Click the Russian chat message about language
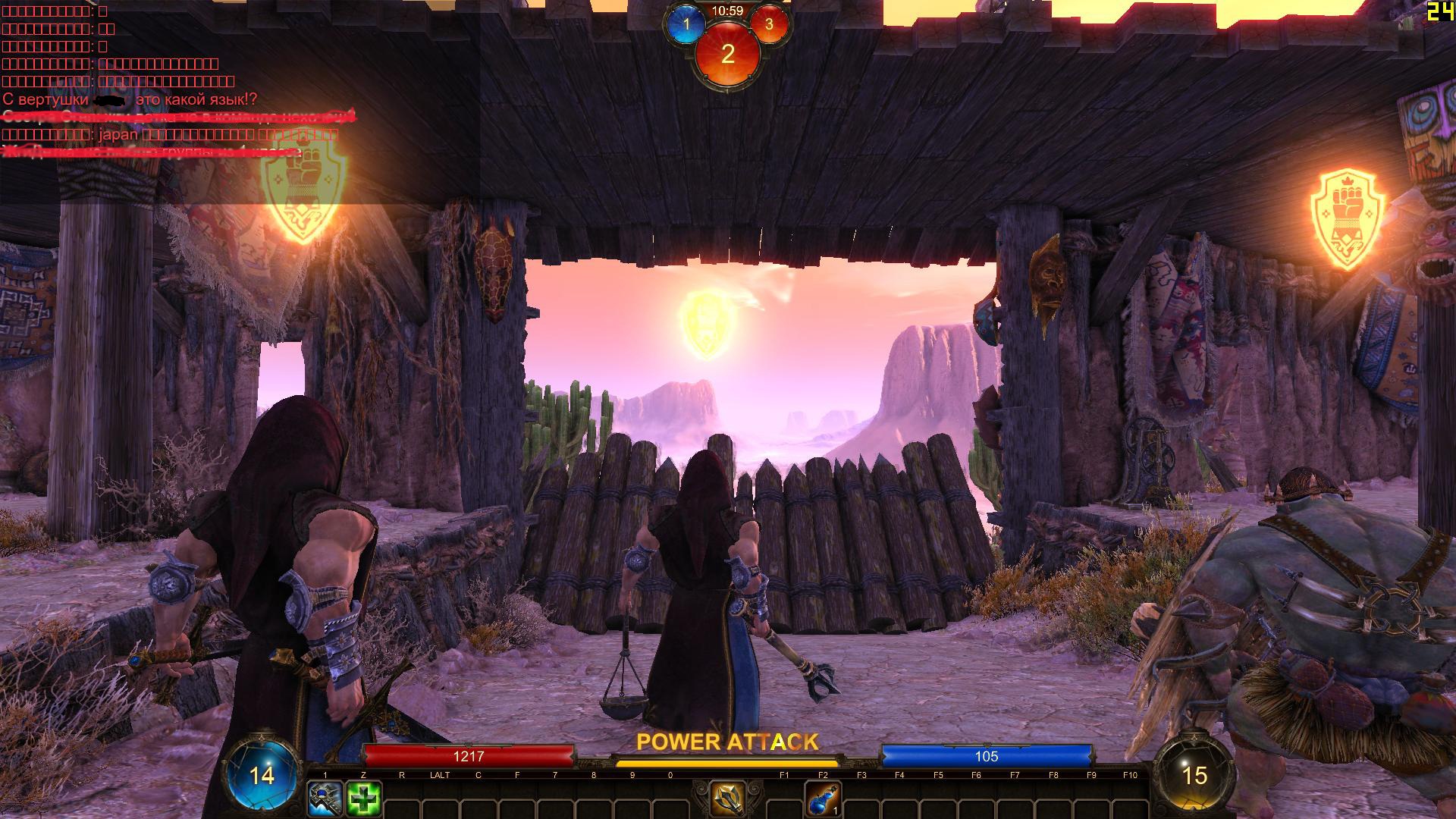The width and height of the screenshot is (1456, 819). (x=130, y=99)
